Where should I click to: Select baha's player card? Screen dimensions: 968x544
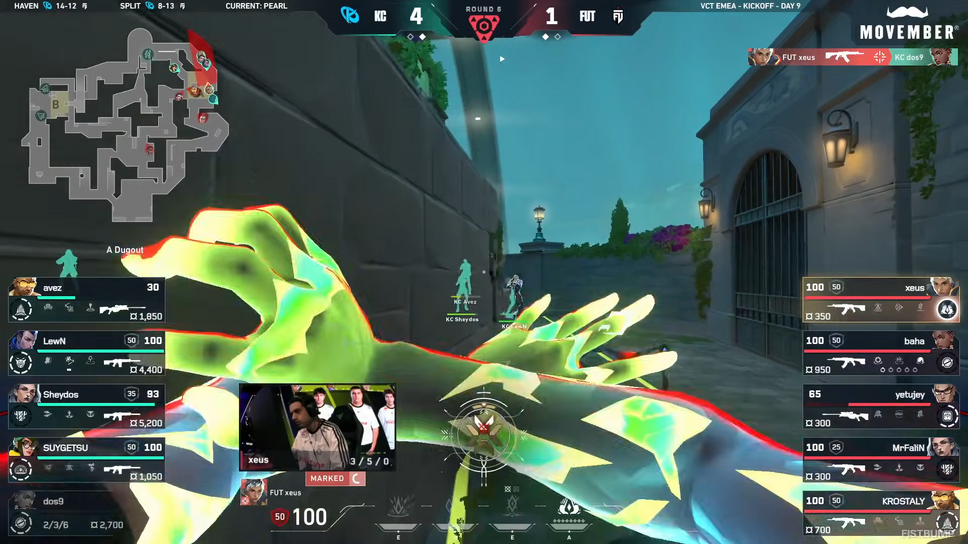pos(881,354)
